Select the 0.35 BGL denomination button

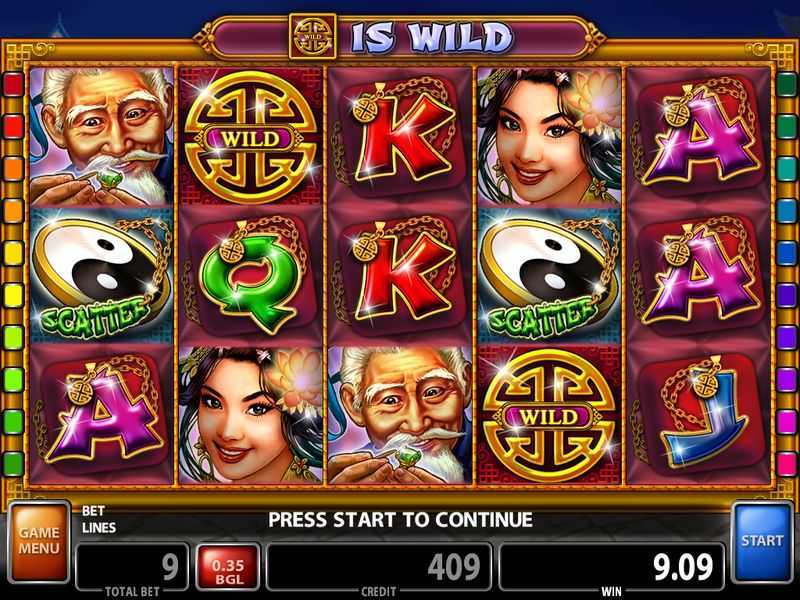(227, 568)
